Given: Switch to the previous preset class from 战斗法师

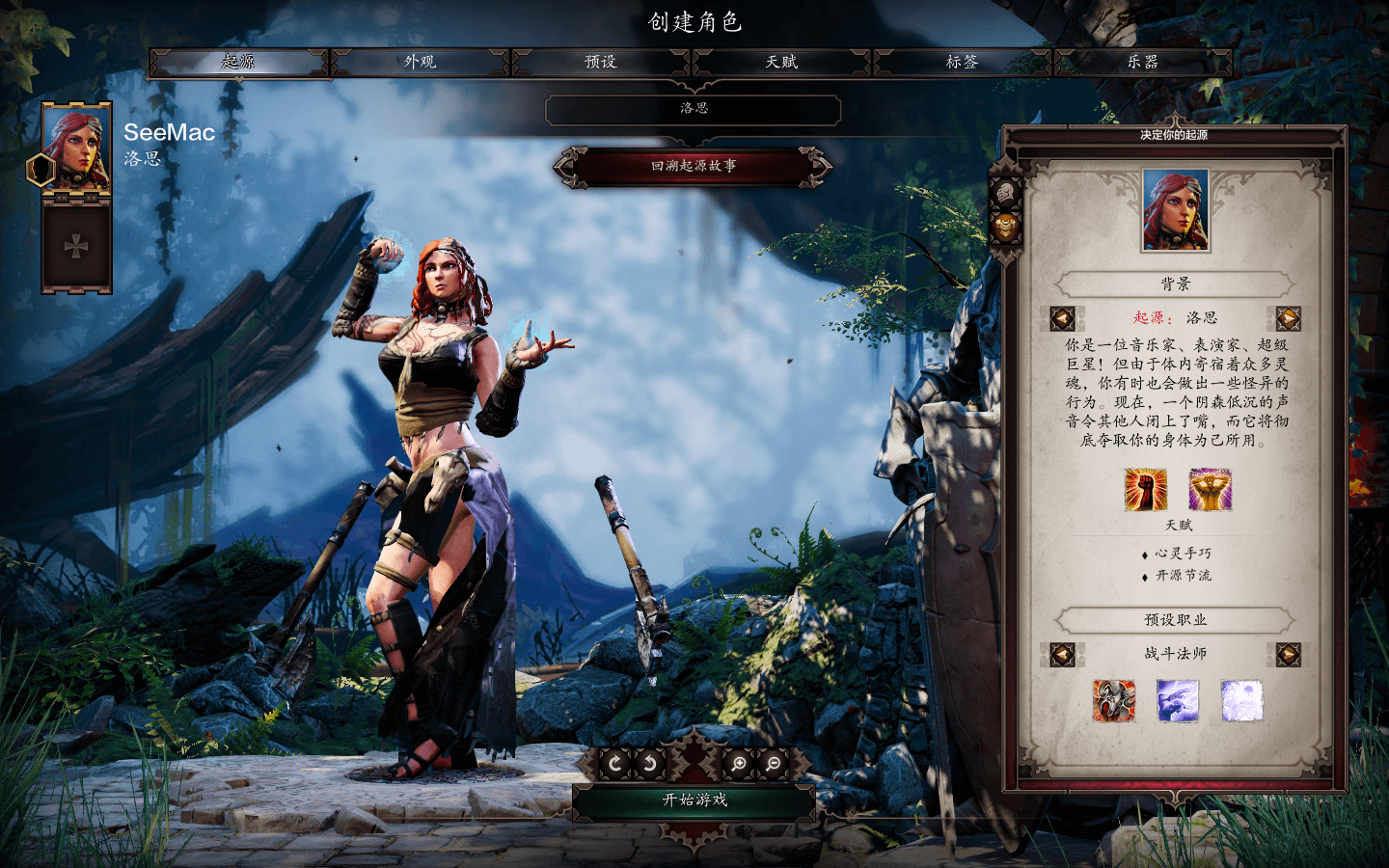Looking at the screenshot, I should coord(1062,655).
